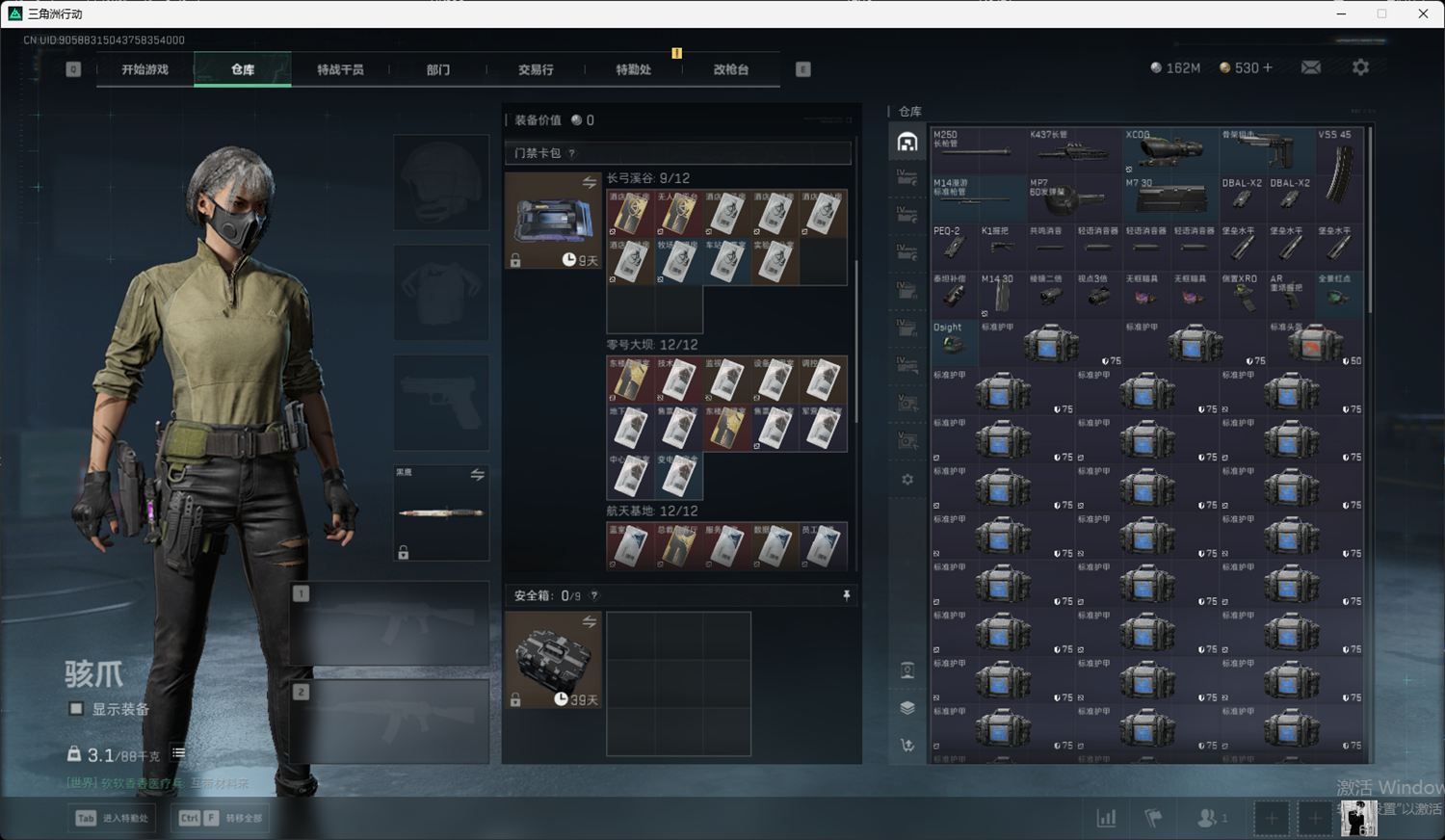This screenshot has height=840, width=1445.
Task: Open the 交易行 tab
Action: (x=536, y=69)
